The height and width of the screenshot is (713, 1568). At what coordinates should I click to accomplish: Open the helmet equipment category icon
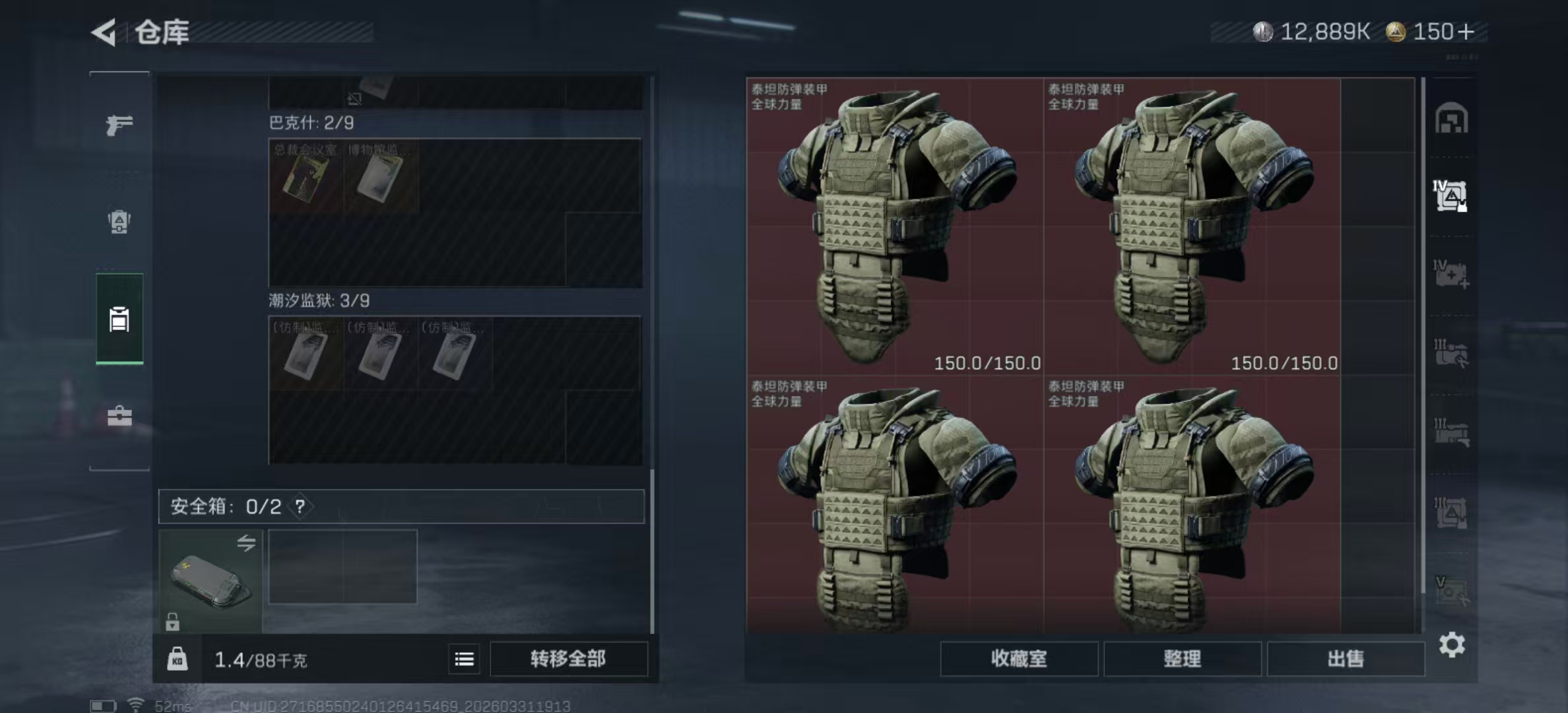[x=119, y=222]
